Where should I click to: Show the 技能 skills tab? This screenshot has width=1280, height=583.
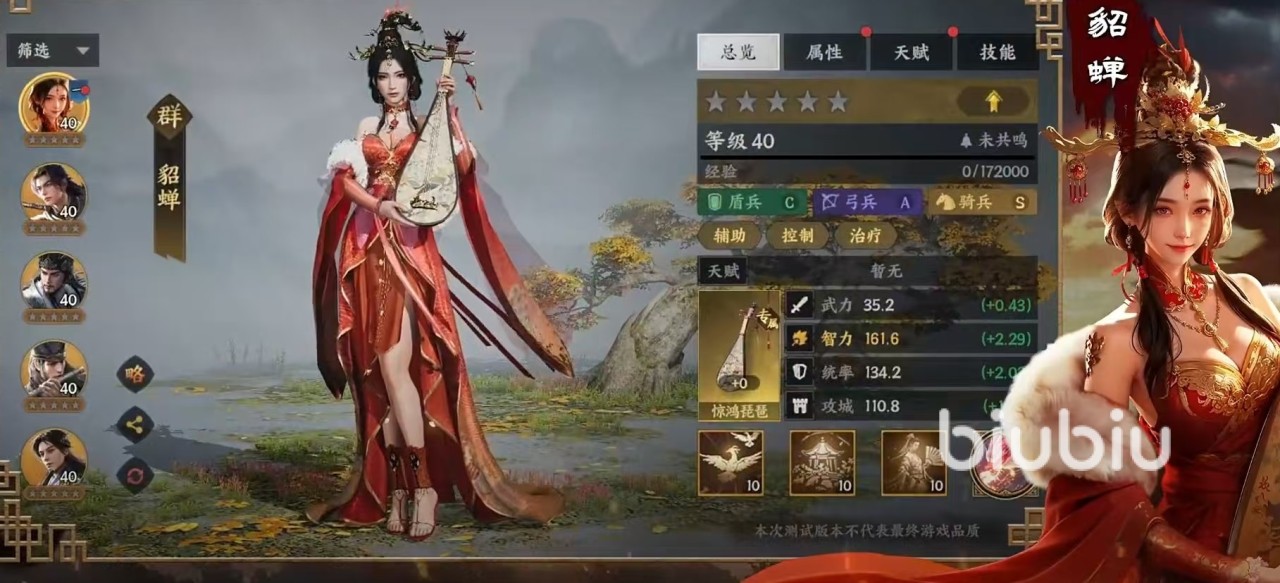(997, 52)
